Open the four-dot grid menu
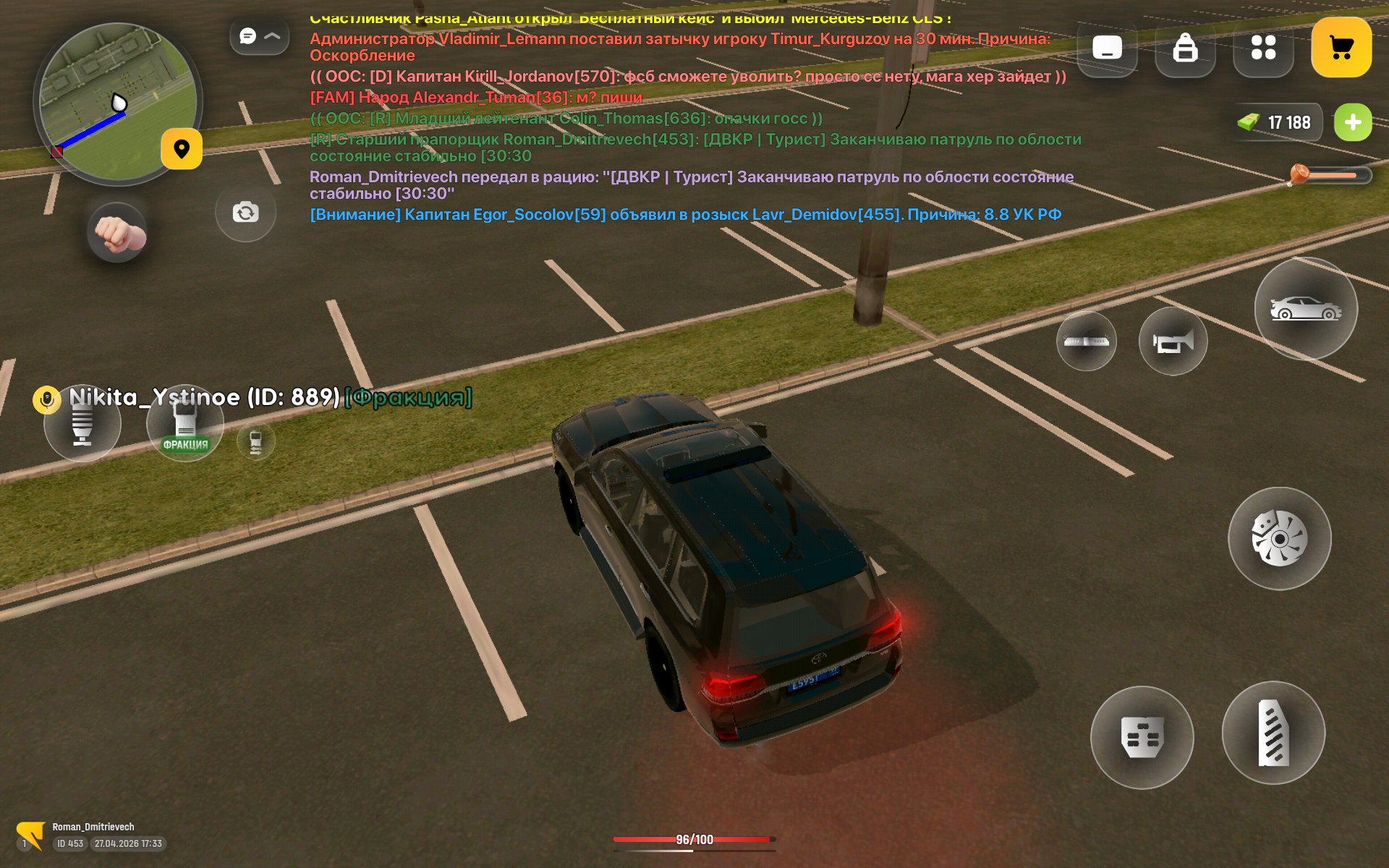The width and height of the screenshot is (1389, 868). point(1263,48)
